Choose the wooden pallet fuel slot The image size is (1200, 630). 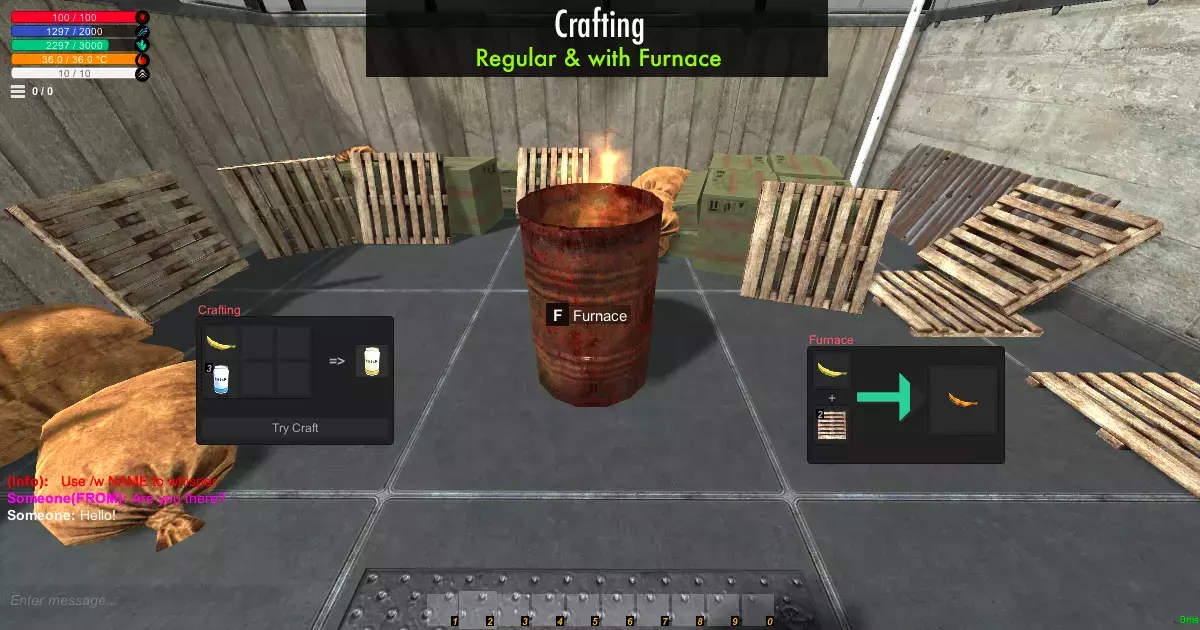tap(831, 426)
